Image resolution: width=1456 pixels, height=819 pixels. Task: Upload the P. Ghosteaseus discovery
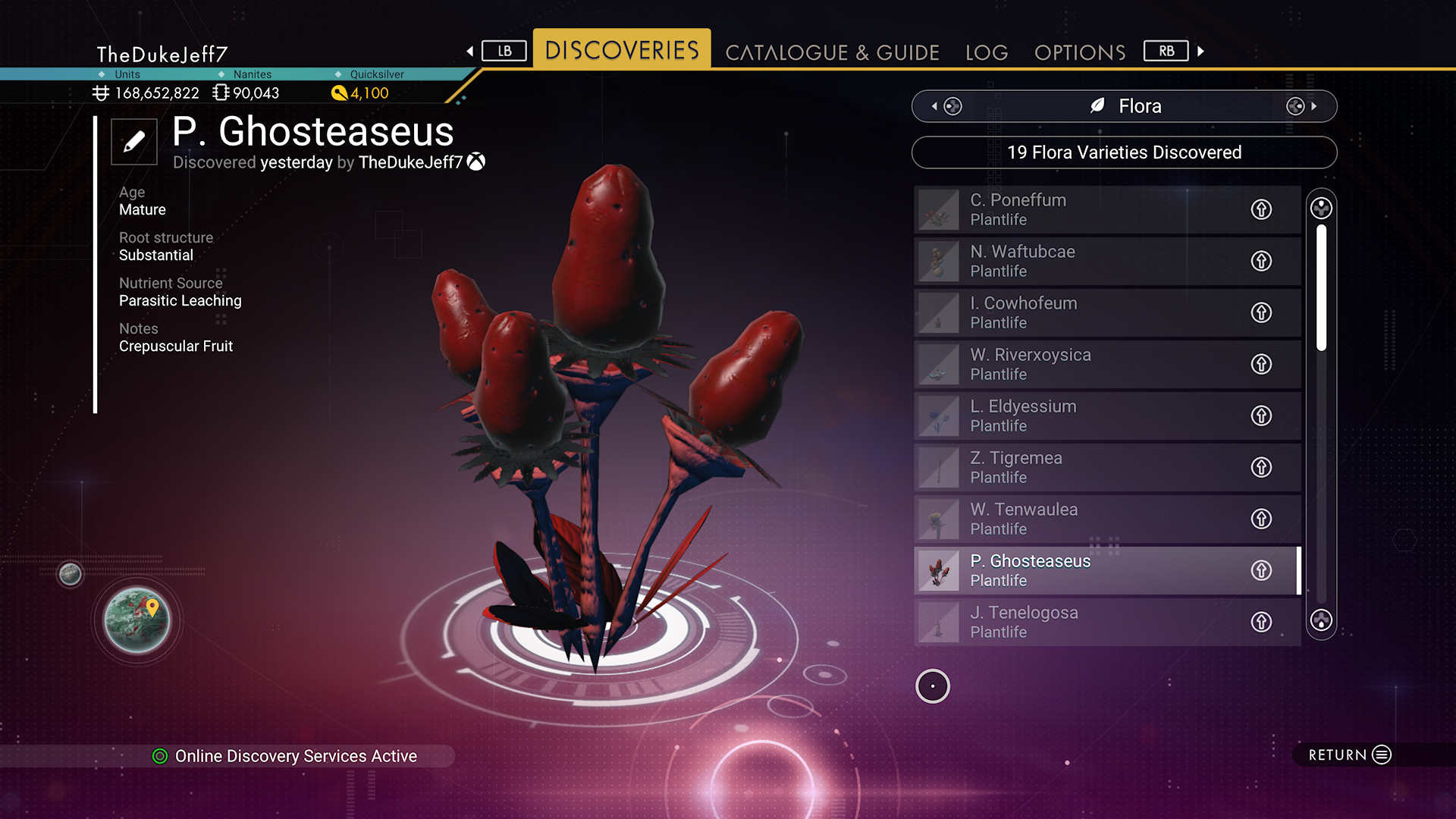(1261, 570)
